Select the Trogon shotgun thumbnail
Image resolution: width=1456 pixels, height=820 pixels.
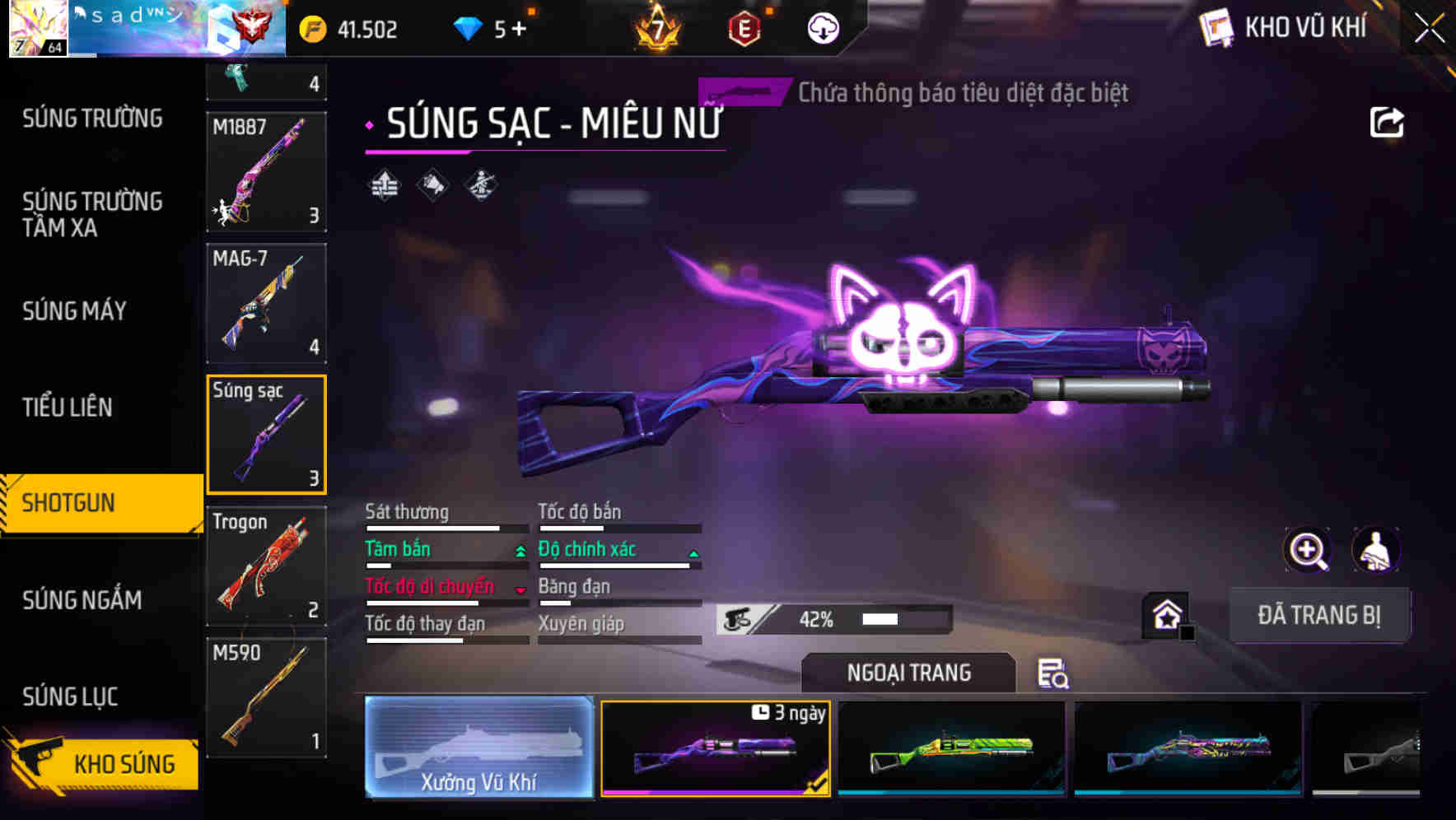click(x=265, y=566)
